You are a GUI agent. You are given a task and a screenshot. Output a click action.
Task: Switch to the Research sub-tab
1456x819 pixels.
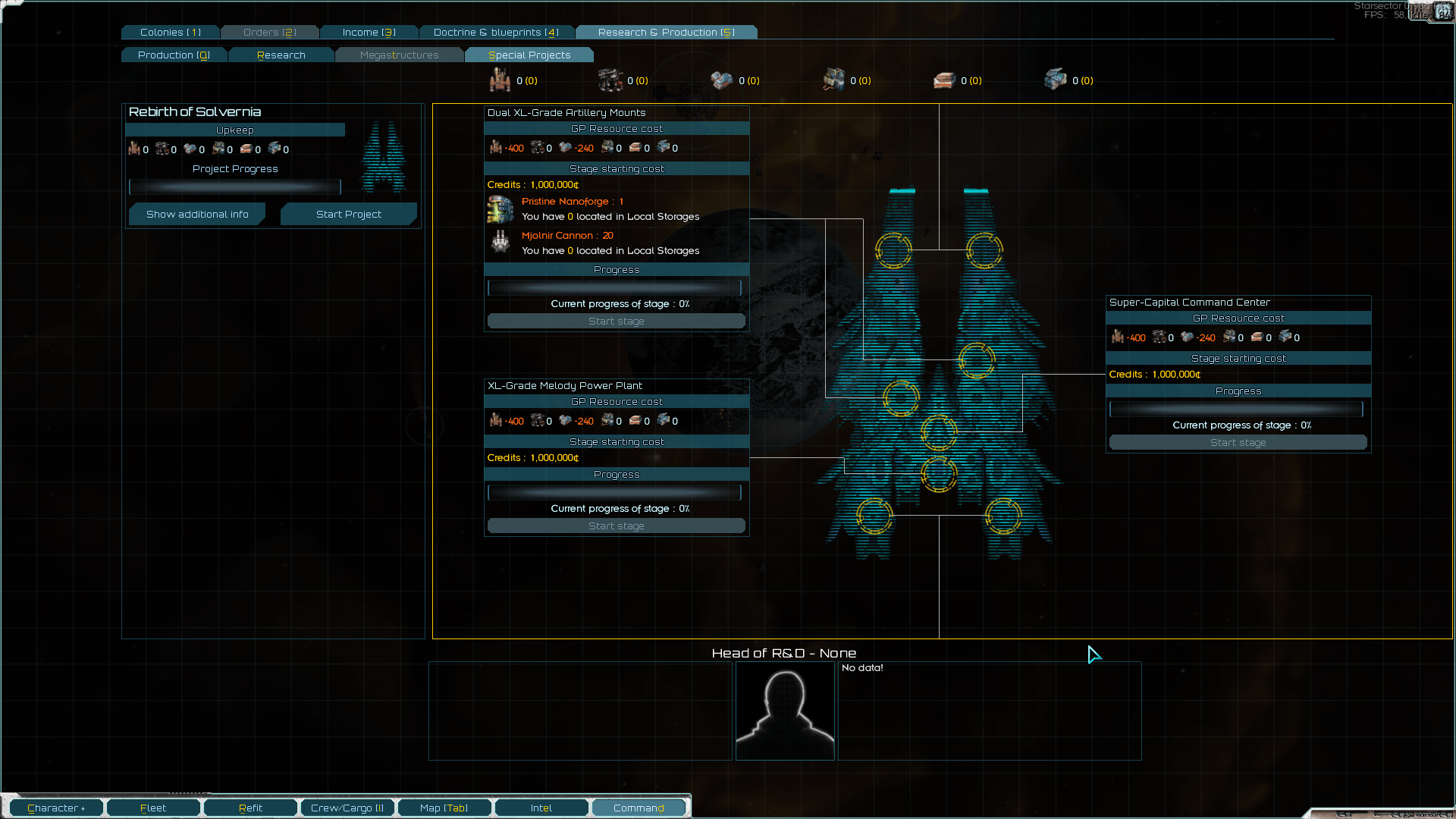(281, 55)
